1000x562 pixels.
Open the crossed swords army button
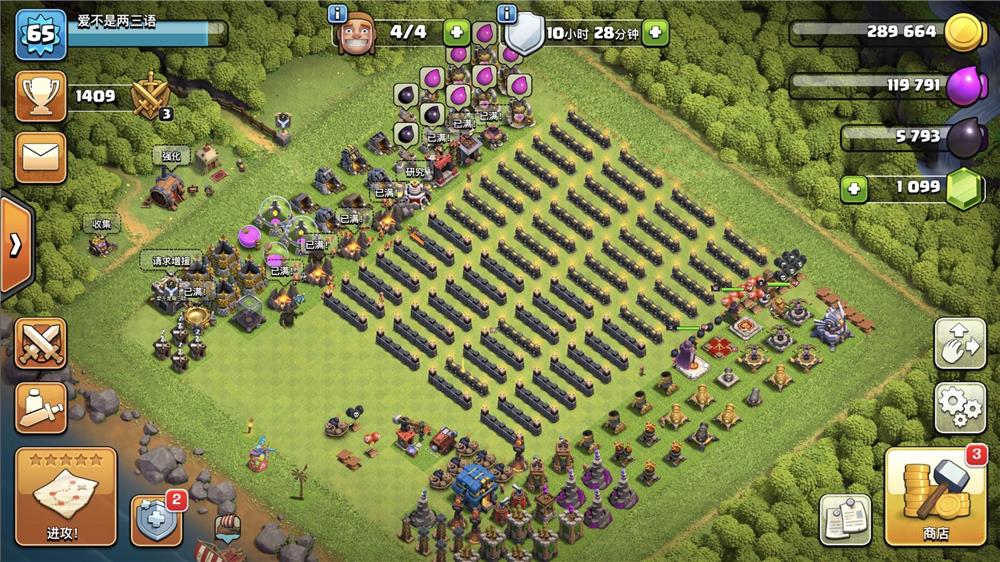click(41, 343)
